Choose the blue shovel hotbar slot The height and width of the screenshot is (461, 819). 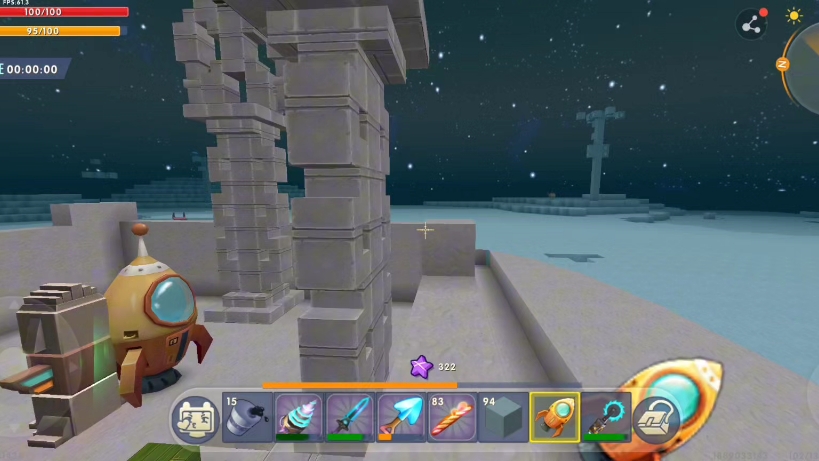pyautogui.click(x=401, y=416)
